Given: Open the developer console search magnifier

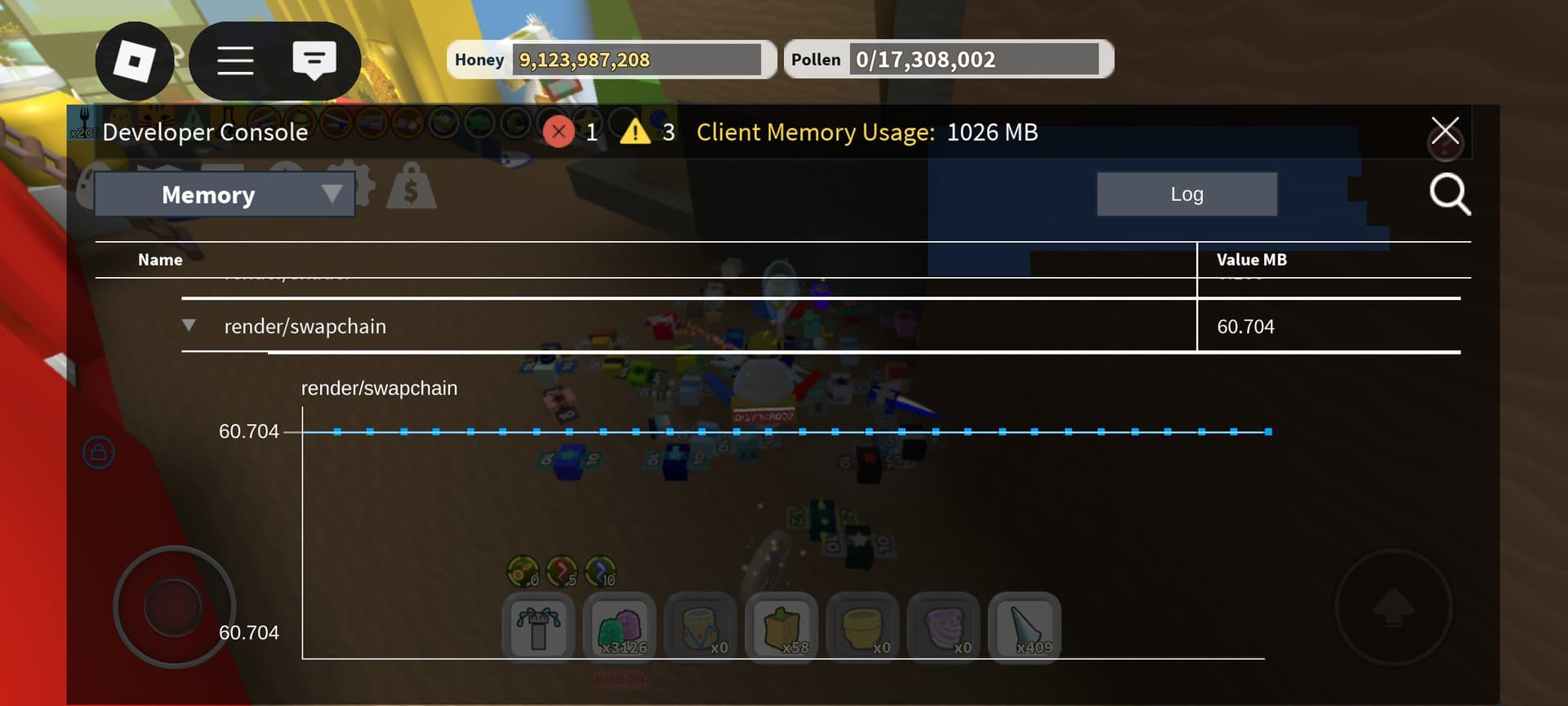Looking at the screenshot, I should click(x=1450, y=194).
